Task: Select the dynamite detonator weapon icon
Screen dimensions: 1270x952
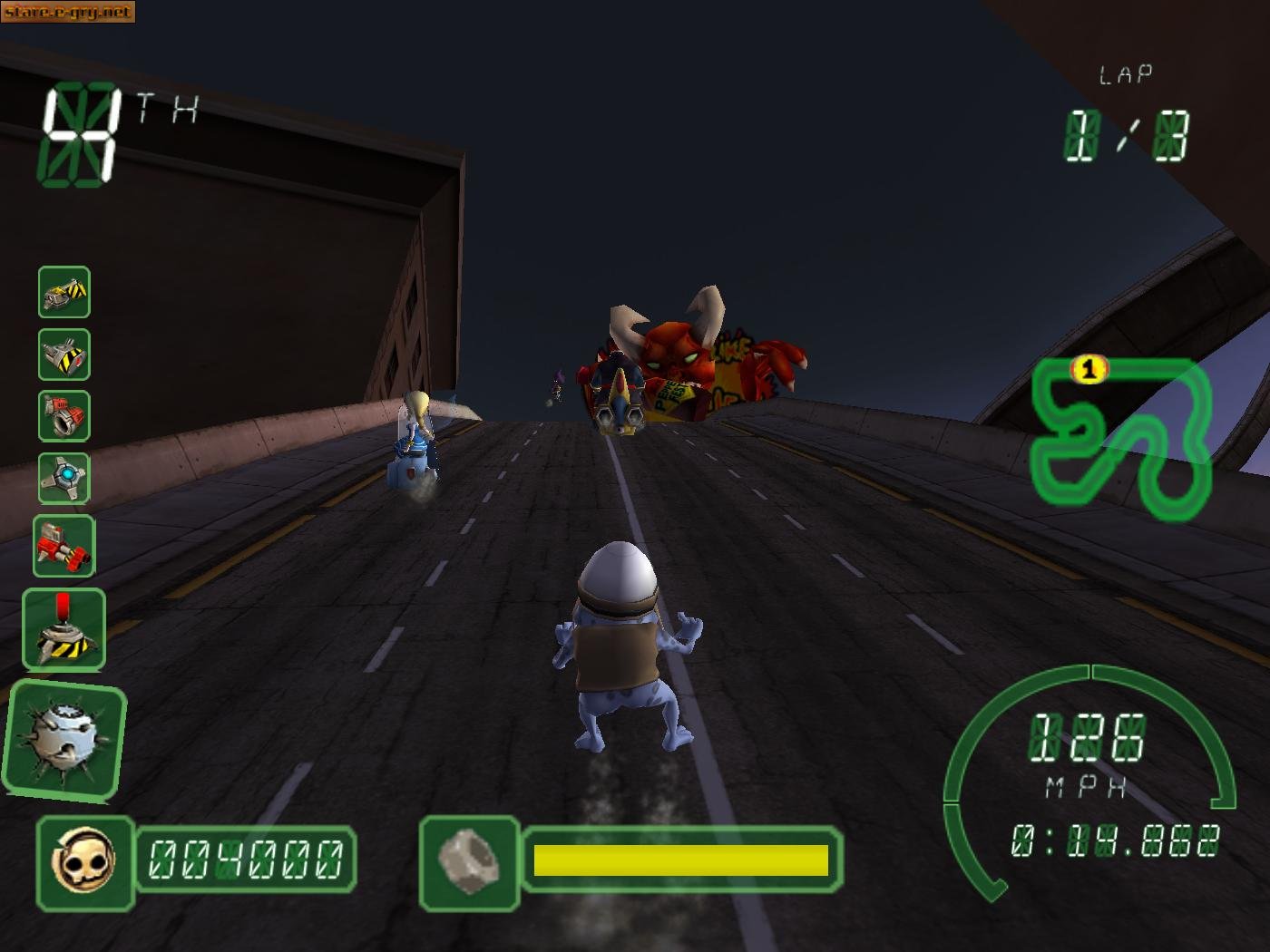Action: point(63,629)
